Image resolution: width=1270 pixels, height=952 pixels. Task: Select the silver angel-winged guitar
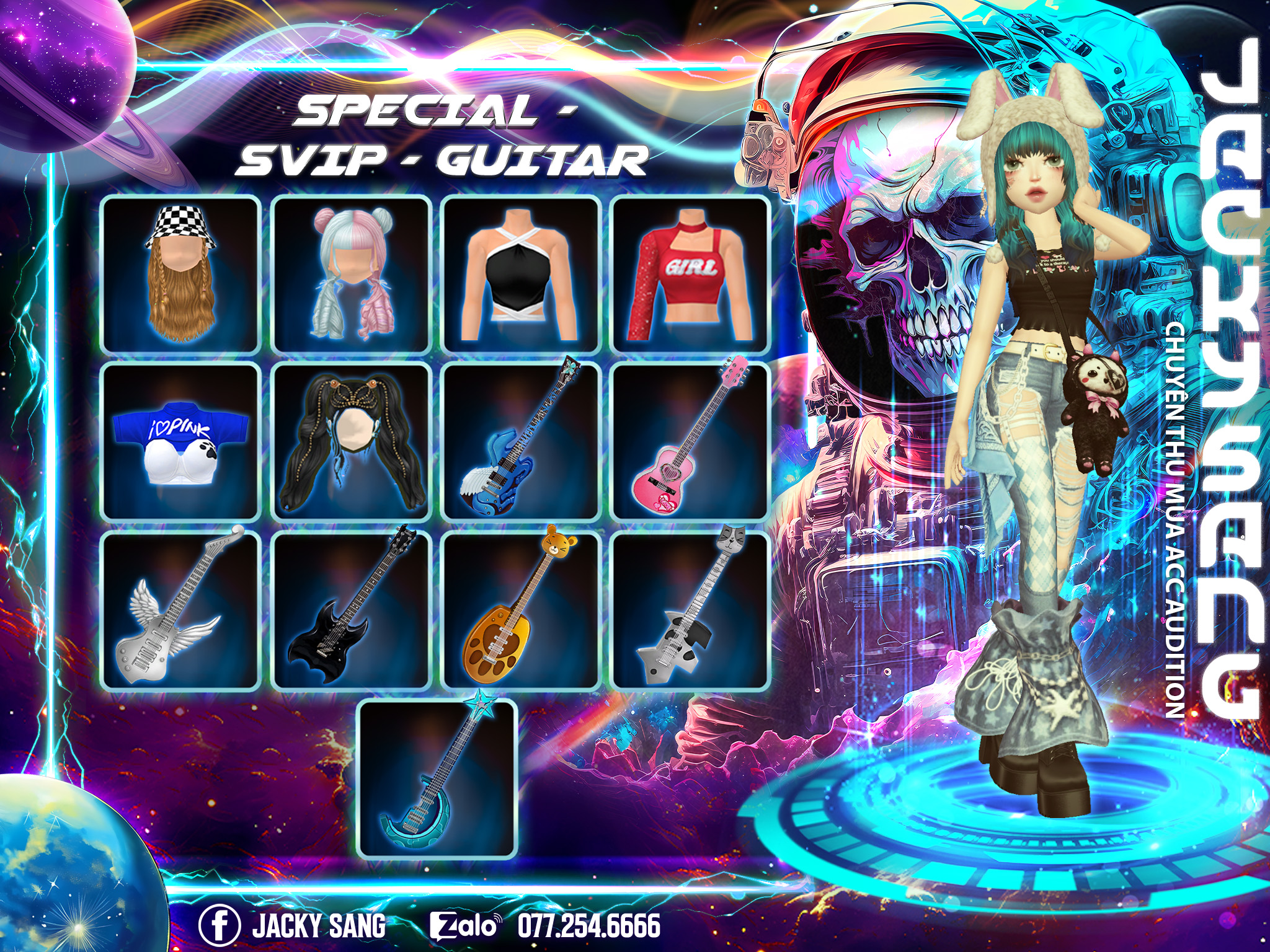point(180,610)
